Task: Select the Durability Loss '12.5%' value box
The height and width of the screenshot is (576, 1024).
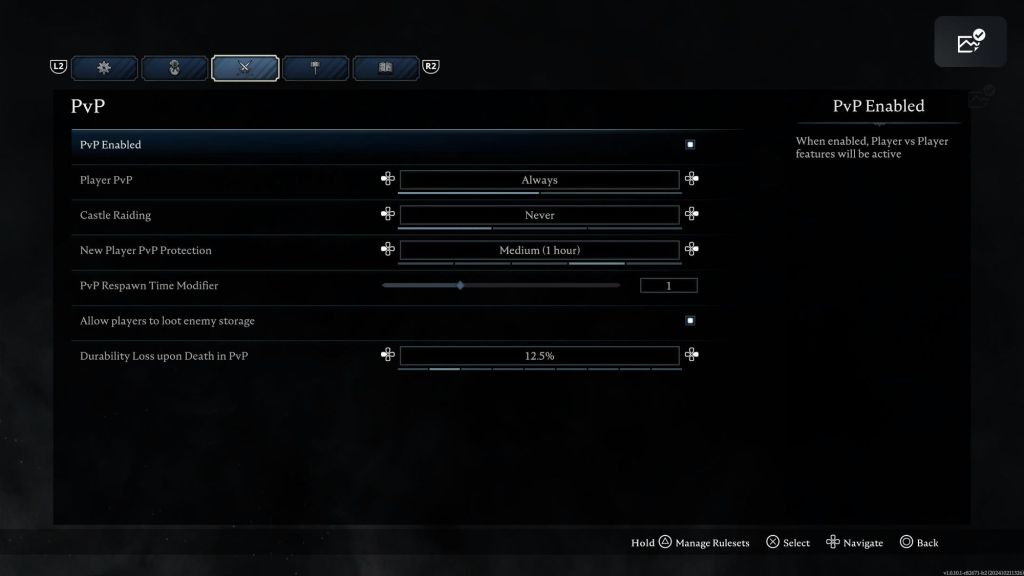Action: (539, 356)
